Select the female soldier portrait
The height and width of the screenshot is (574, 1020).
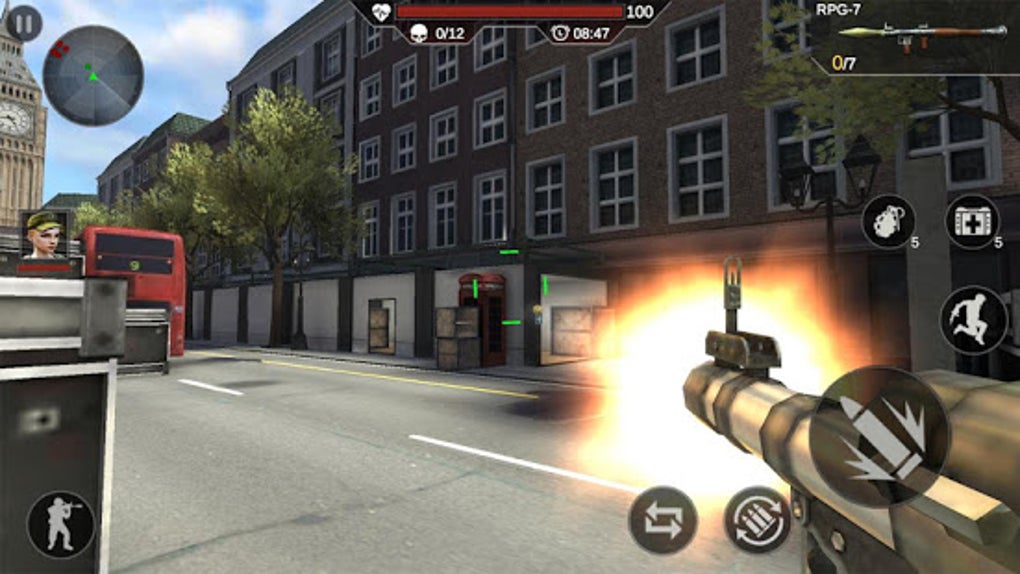(x=45, y=236)
